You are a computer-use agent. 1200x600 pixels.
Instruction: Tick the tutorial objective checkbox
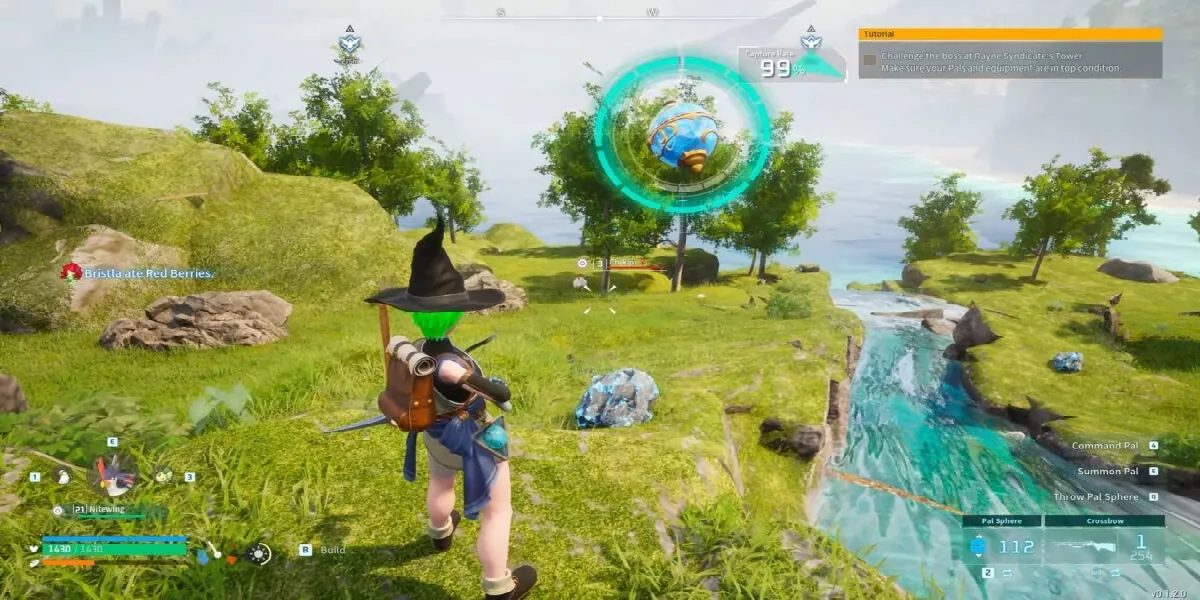(x=870, y=60)
